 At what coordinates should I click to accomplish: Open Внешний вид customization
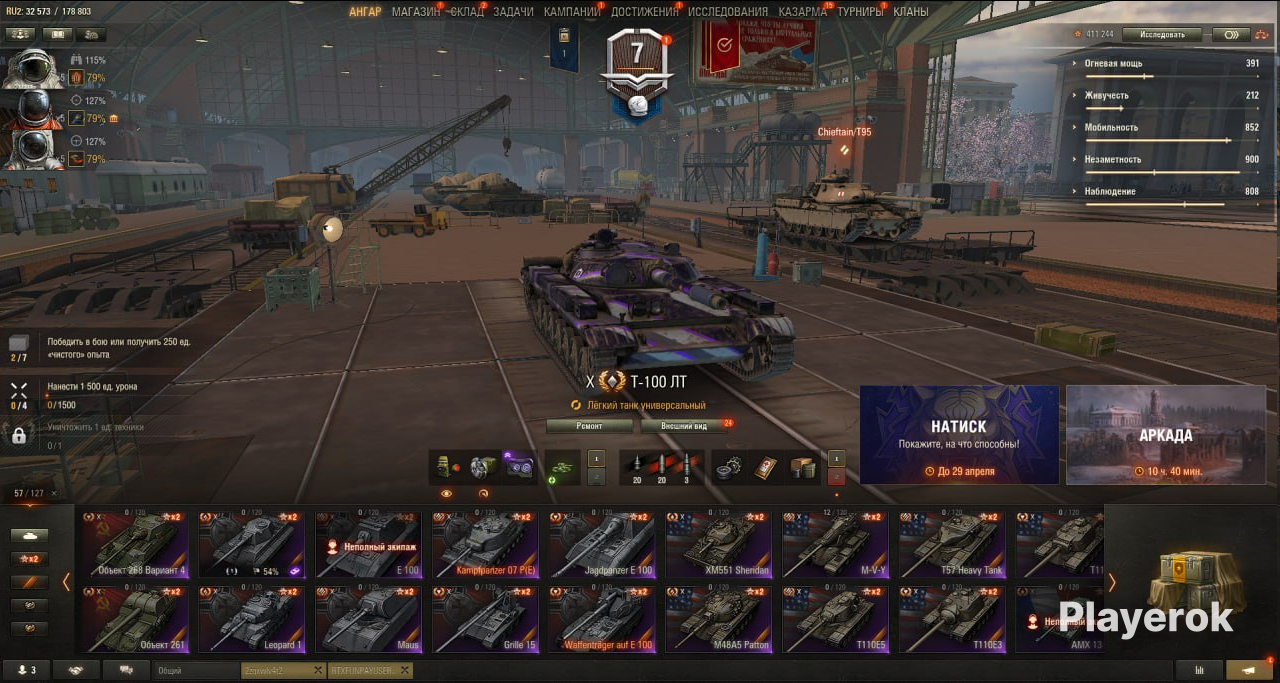(x=686, y=426)
